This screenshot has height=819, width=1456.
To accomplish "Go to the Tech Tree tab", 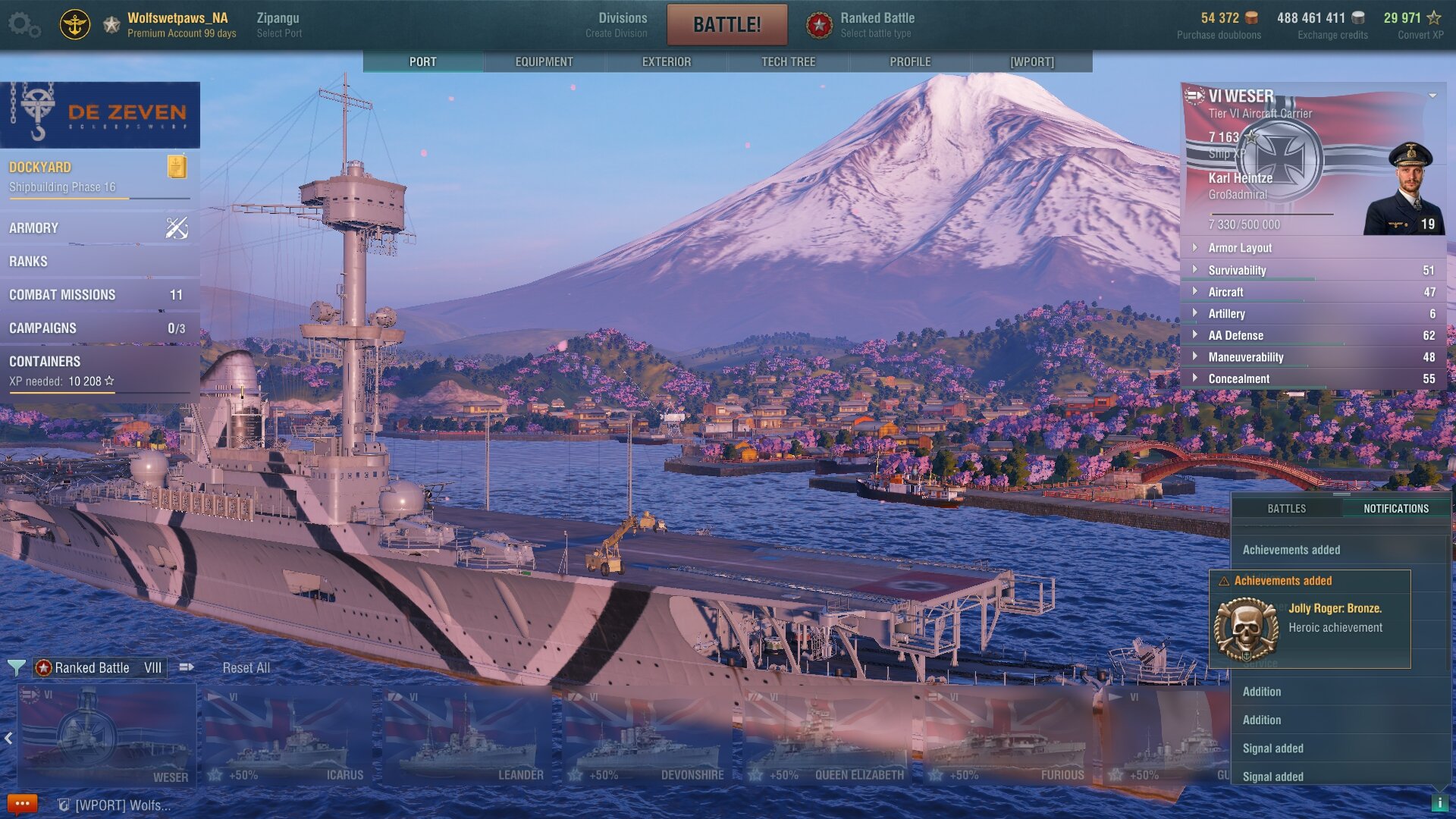I will click(x=788, y=61).
